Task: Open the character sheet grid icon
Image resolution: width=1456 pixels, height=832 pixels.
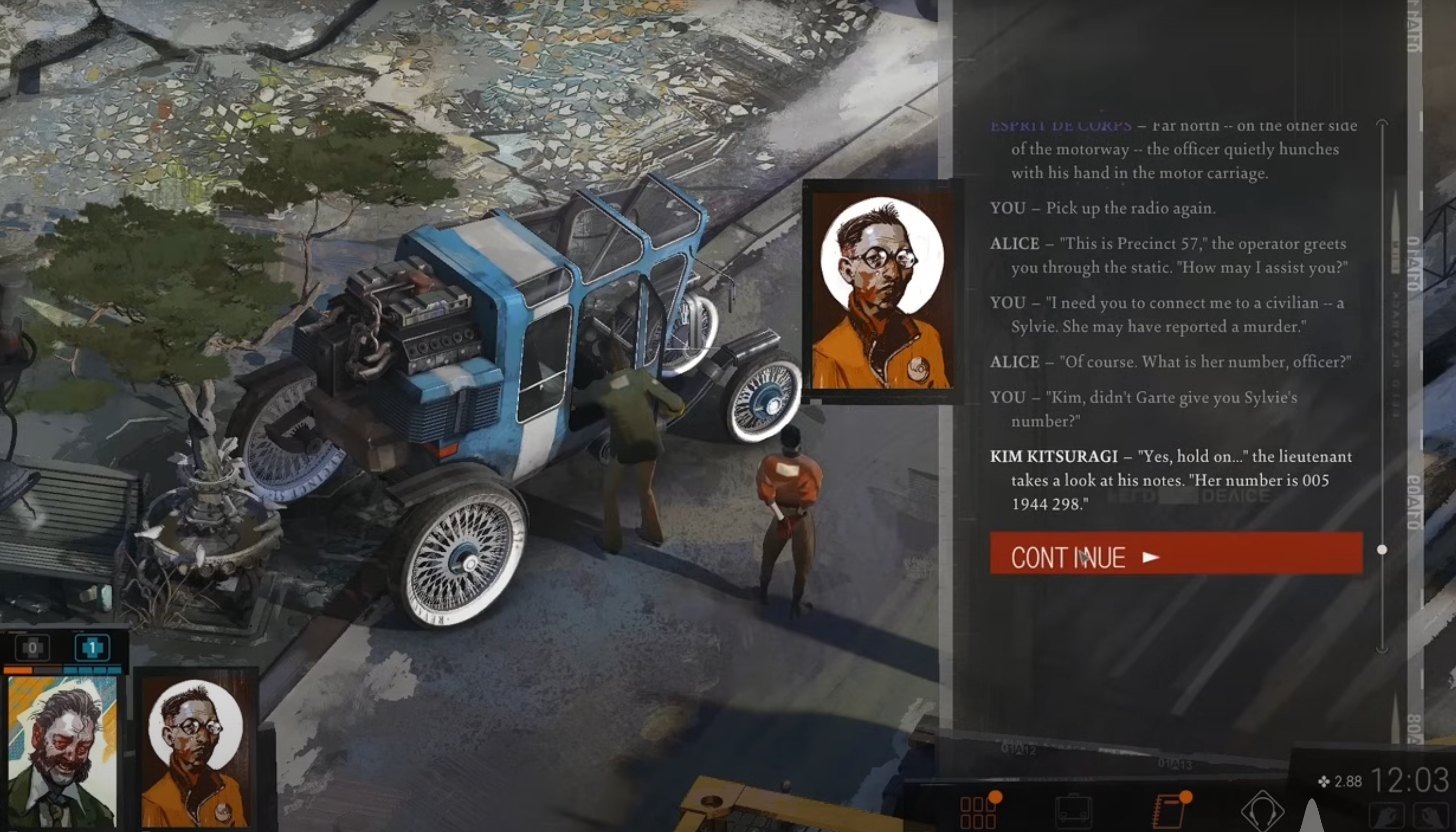Action: pyautogui.click(x=978, y=811)
